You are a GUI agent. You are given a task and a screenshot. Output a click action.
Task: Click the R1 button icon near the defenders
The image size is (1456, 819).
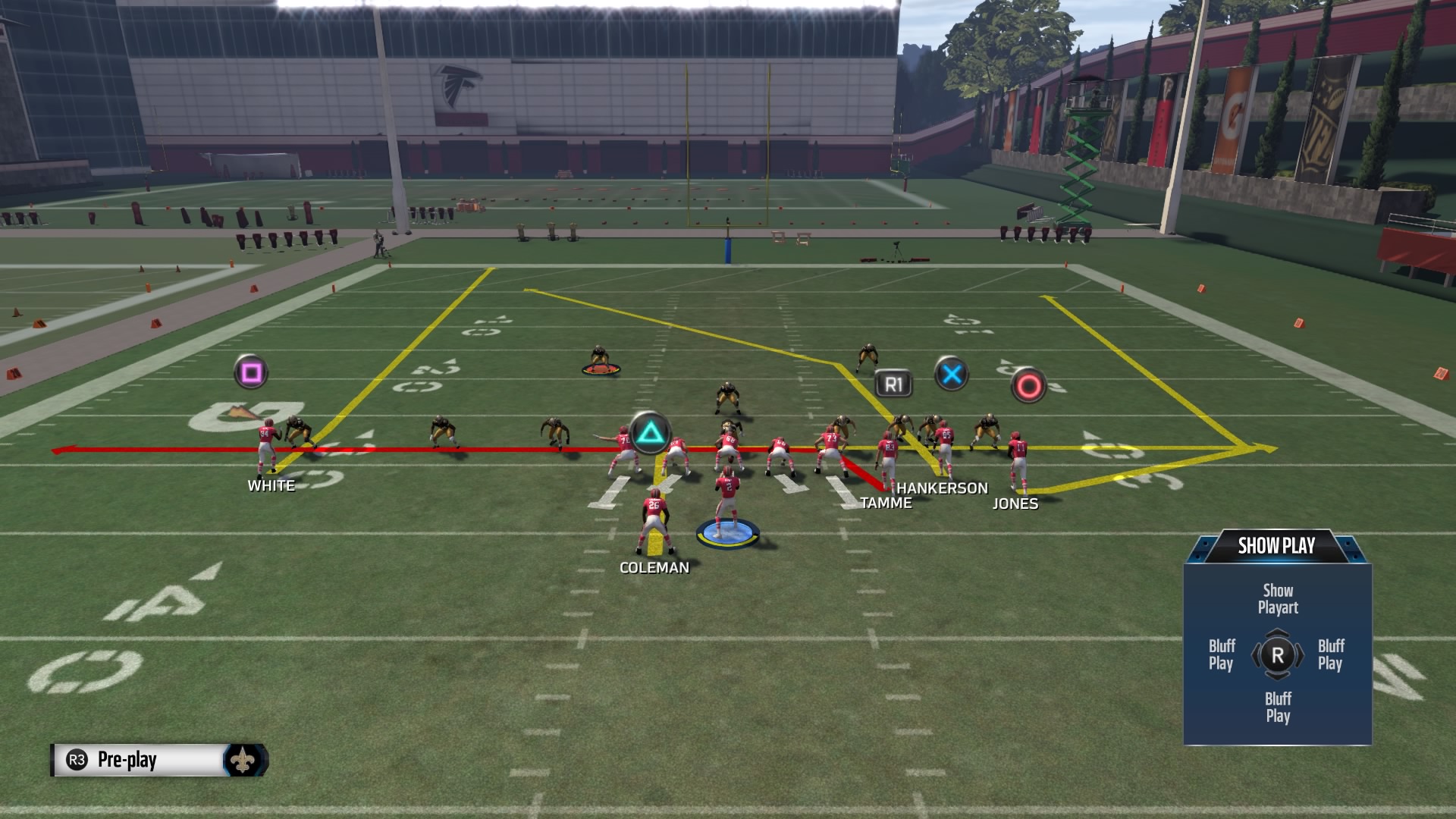coord(895,383)
